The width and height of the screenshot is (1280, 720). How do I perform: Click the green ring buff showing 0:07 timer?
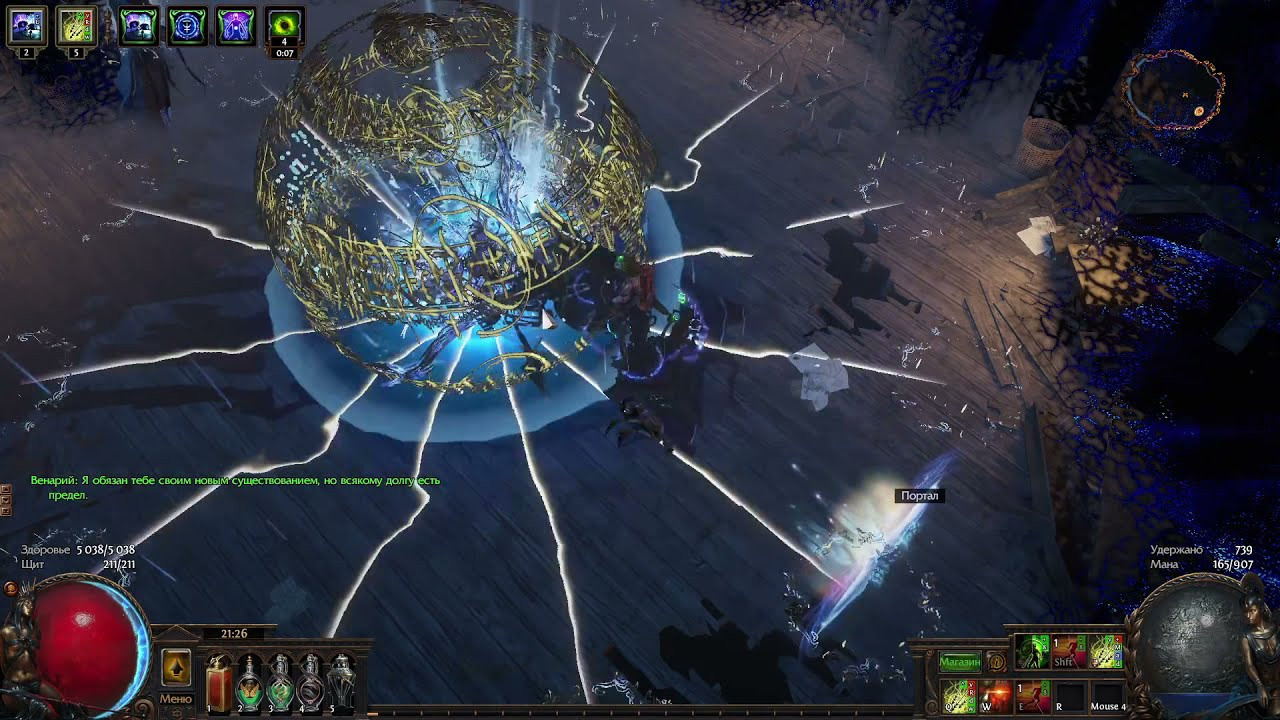[x=284, y=22]
